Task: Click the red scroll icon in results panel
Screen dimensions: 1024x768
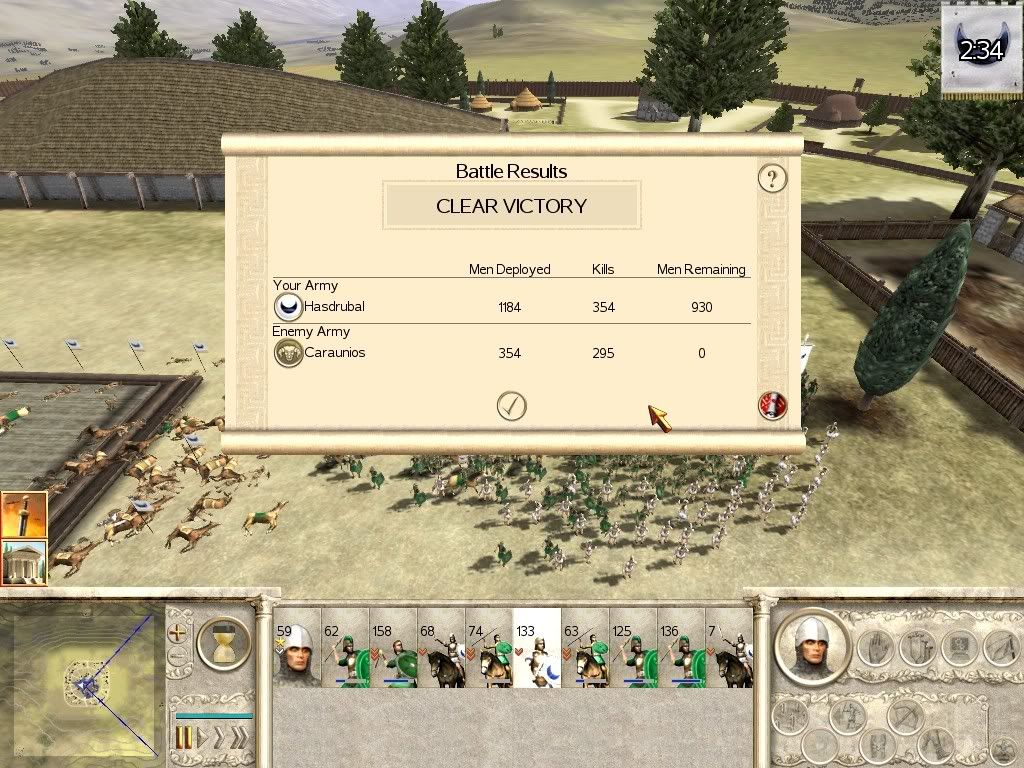Action: coord(772,406)
